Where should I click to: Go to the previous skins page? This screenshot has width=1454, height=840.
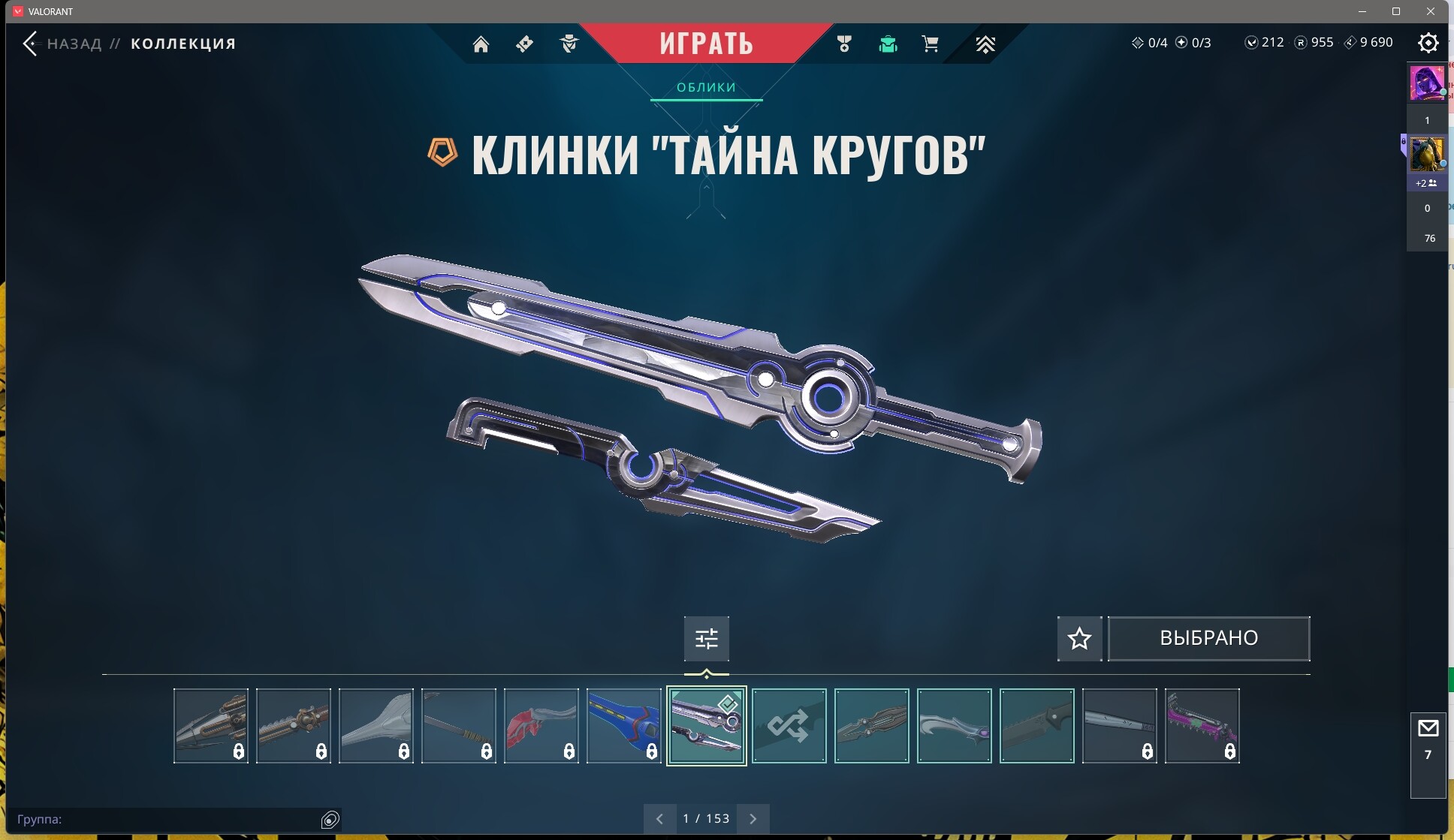click(x=659, y=819)
